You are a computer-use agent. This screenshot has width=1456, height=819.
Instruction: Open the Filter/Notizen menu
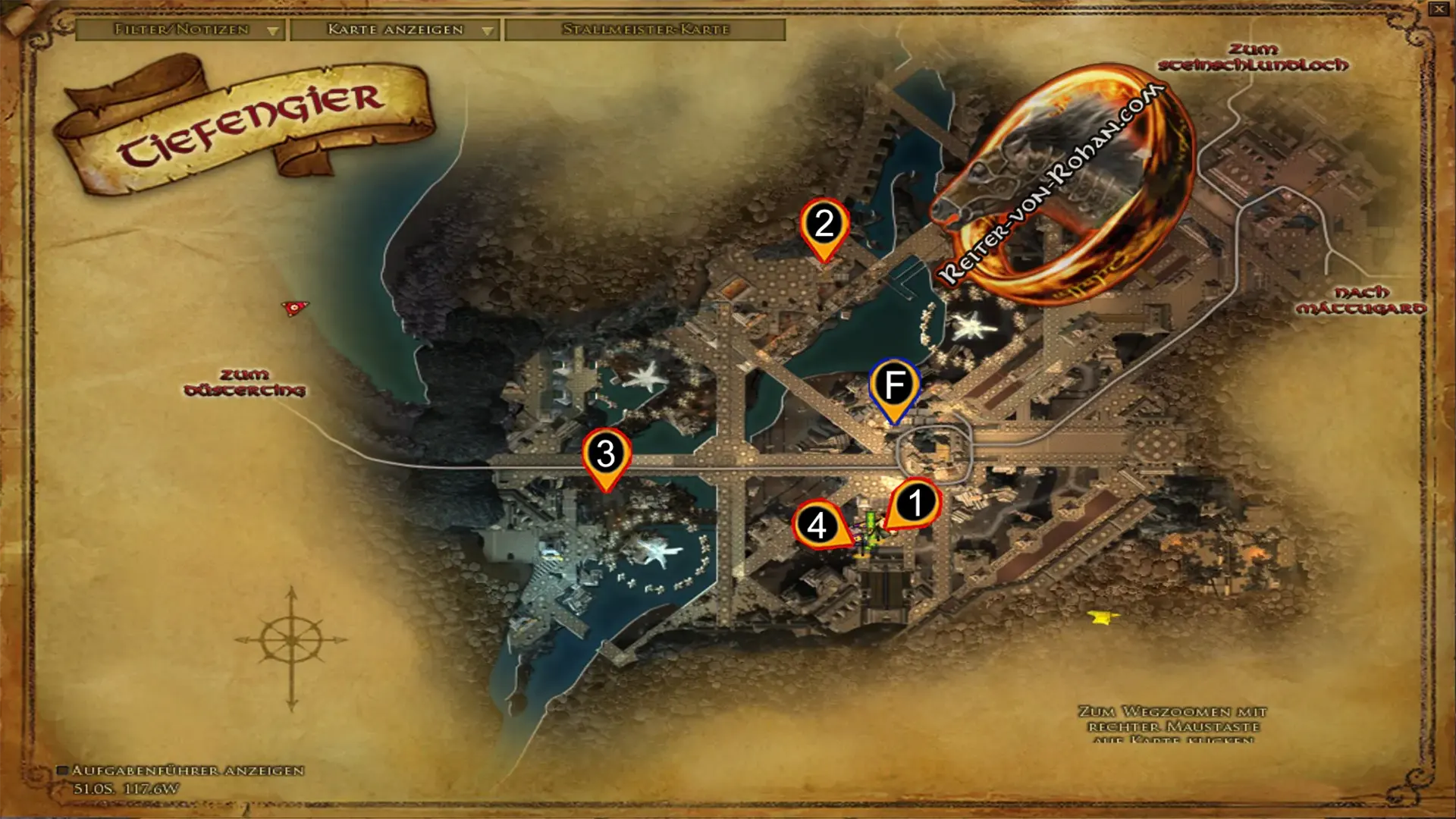point(182,31)
